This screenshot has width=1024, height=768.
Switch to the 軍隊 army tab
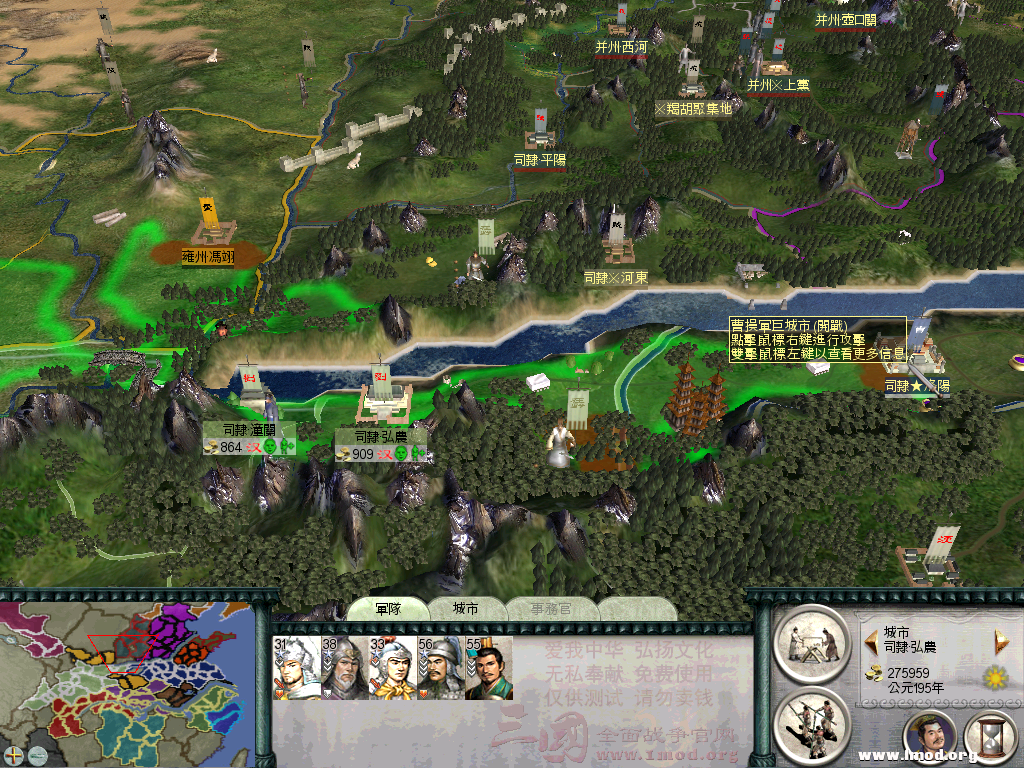[x=388, y=609]
